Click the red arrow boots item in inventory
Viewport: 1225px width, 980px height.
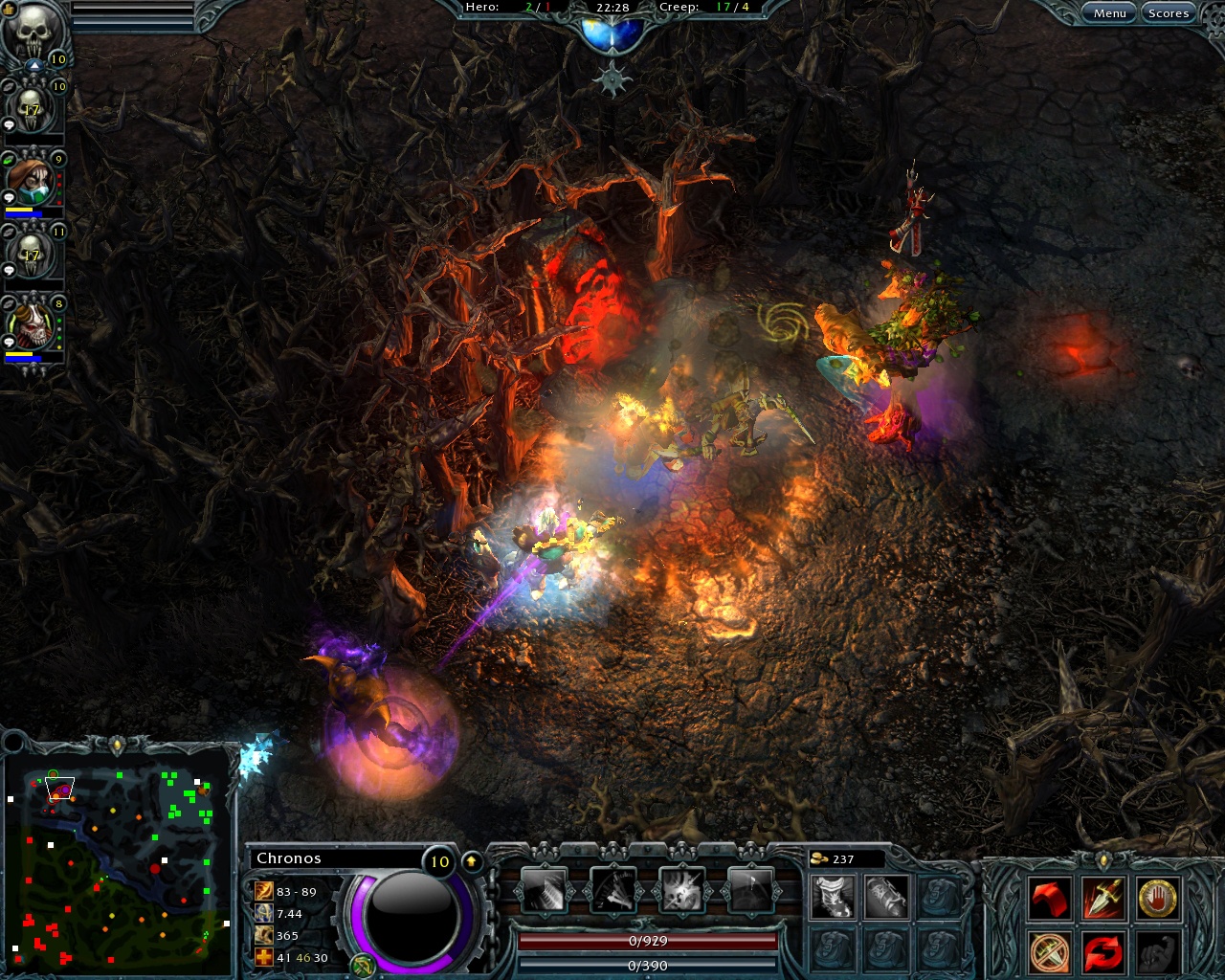pos(1049,899)
